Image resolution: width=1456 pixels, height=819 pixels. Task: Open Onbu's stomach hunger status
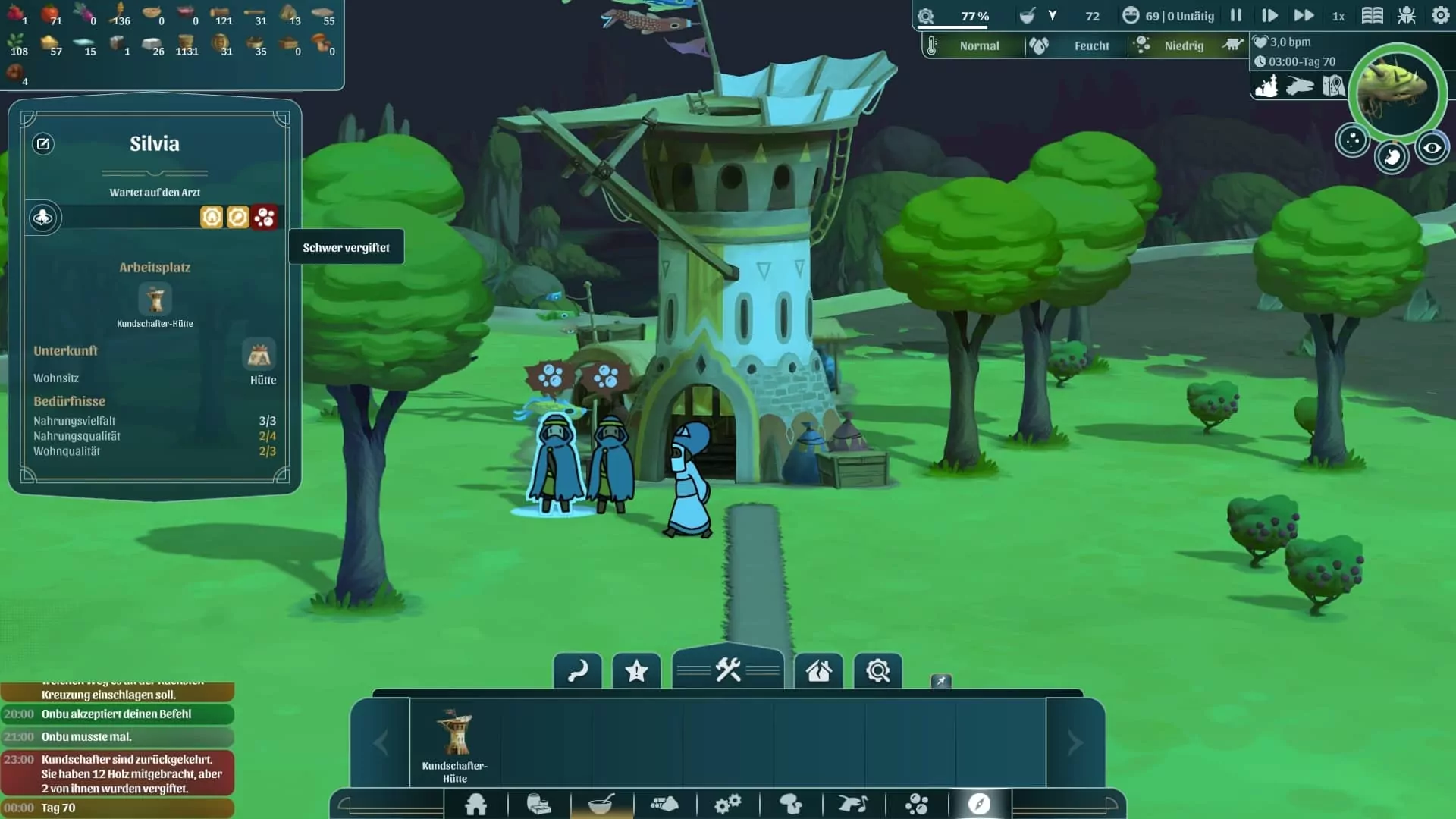1392,158
